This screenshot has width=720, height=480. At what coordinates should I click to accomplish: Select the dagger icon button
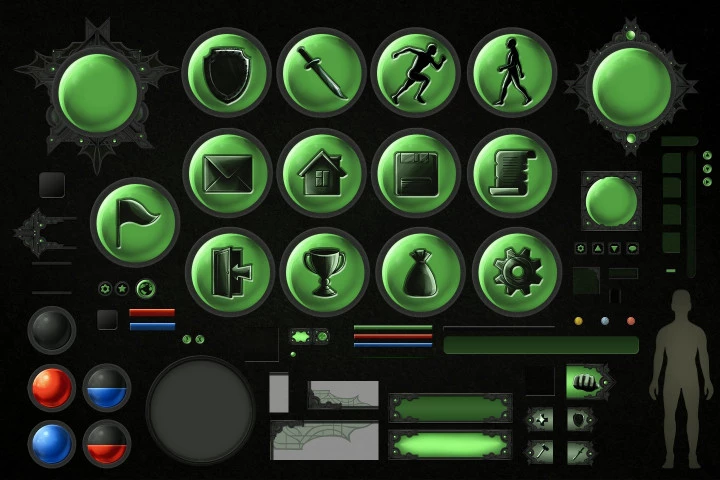321,72
